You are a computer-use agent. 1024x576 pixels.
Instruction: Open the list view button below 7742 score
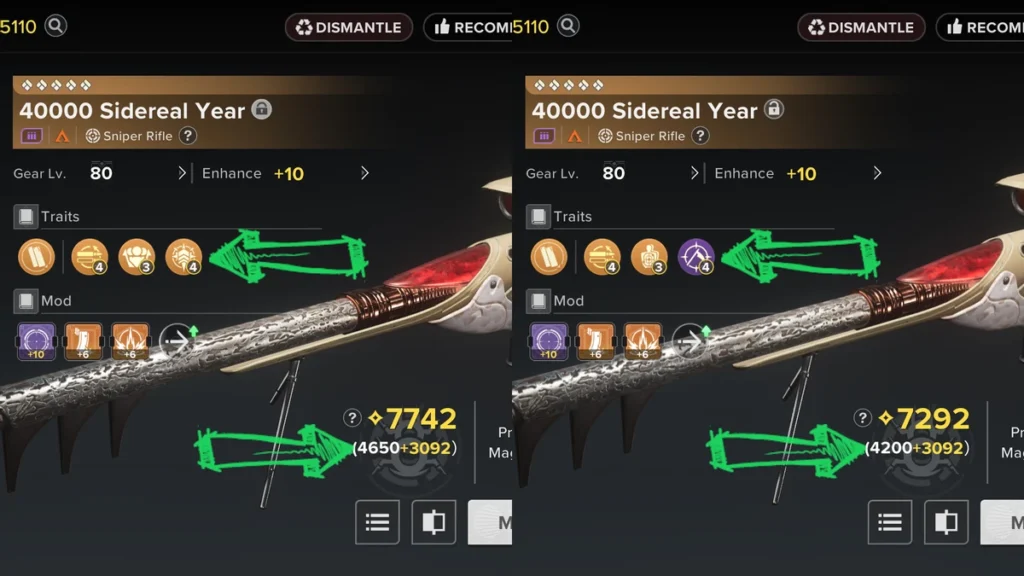(x=377, y=522)
